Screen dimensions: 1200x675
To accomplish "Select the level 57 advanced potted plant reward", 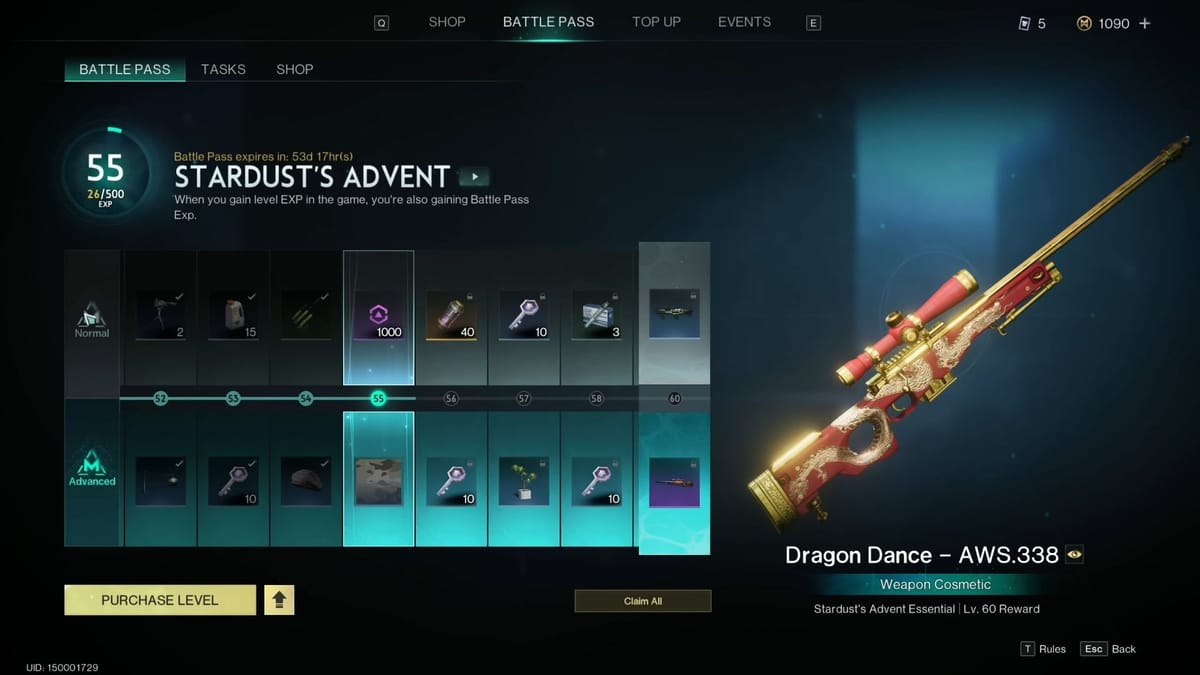I will [x=524, y=481].
